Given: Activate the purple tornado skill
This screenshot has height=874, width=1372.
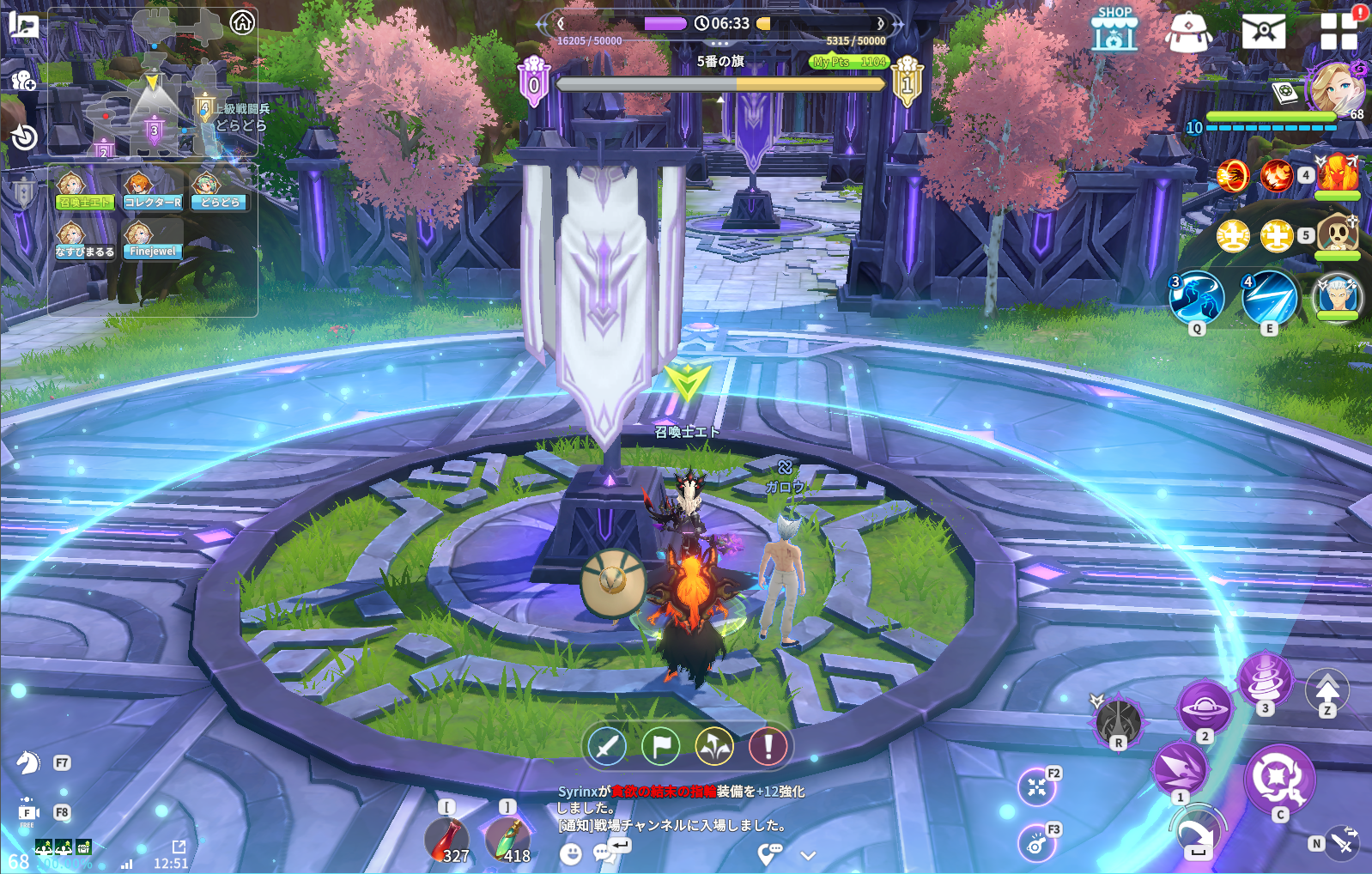Looking at the screenshot, I should click(1265, 677).
